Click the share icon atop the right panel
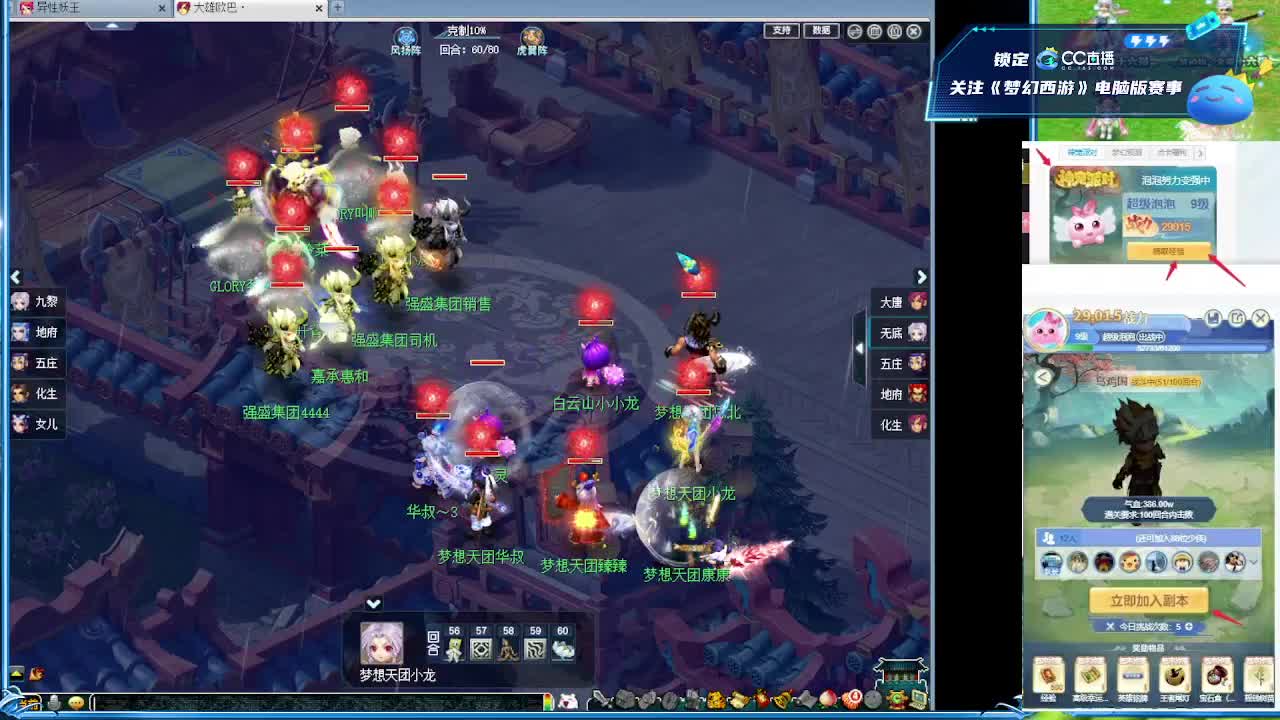The height and width of the screenshot is (720, 1280). coord(1237,317)
